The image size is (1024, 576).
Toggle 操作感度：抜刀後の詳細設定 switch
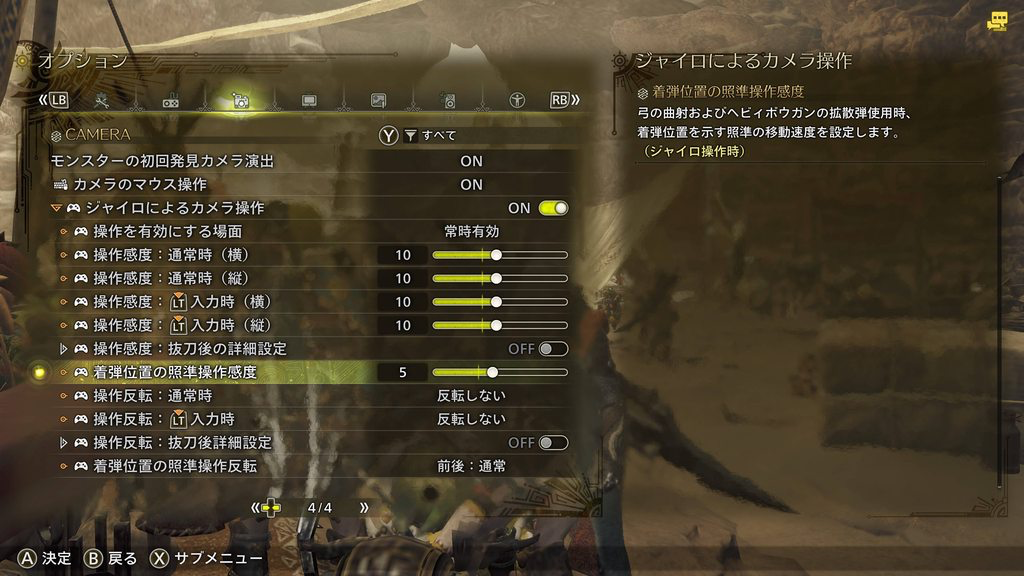coord(553,349)
